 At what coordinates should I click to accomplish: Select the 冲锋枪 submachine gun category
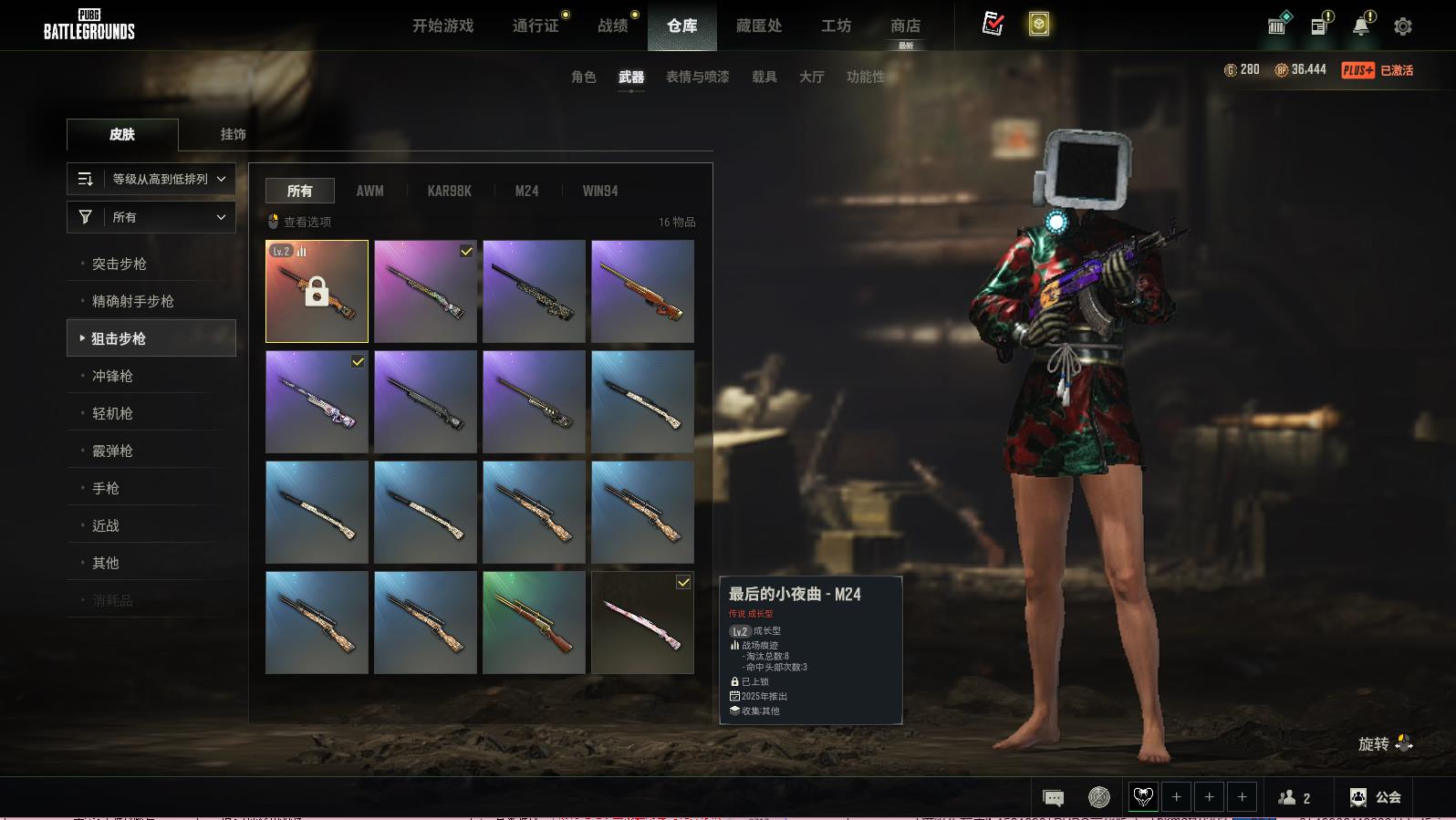tap(112, 376)
